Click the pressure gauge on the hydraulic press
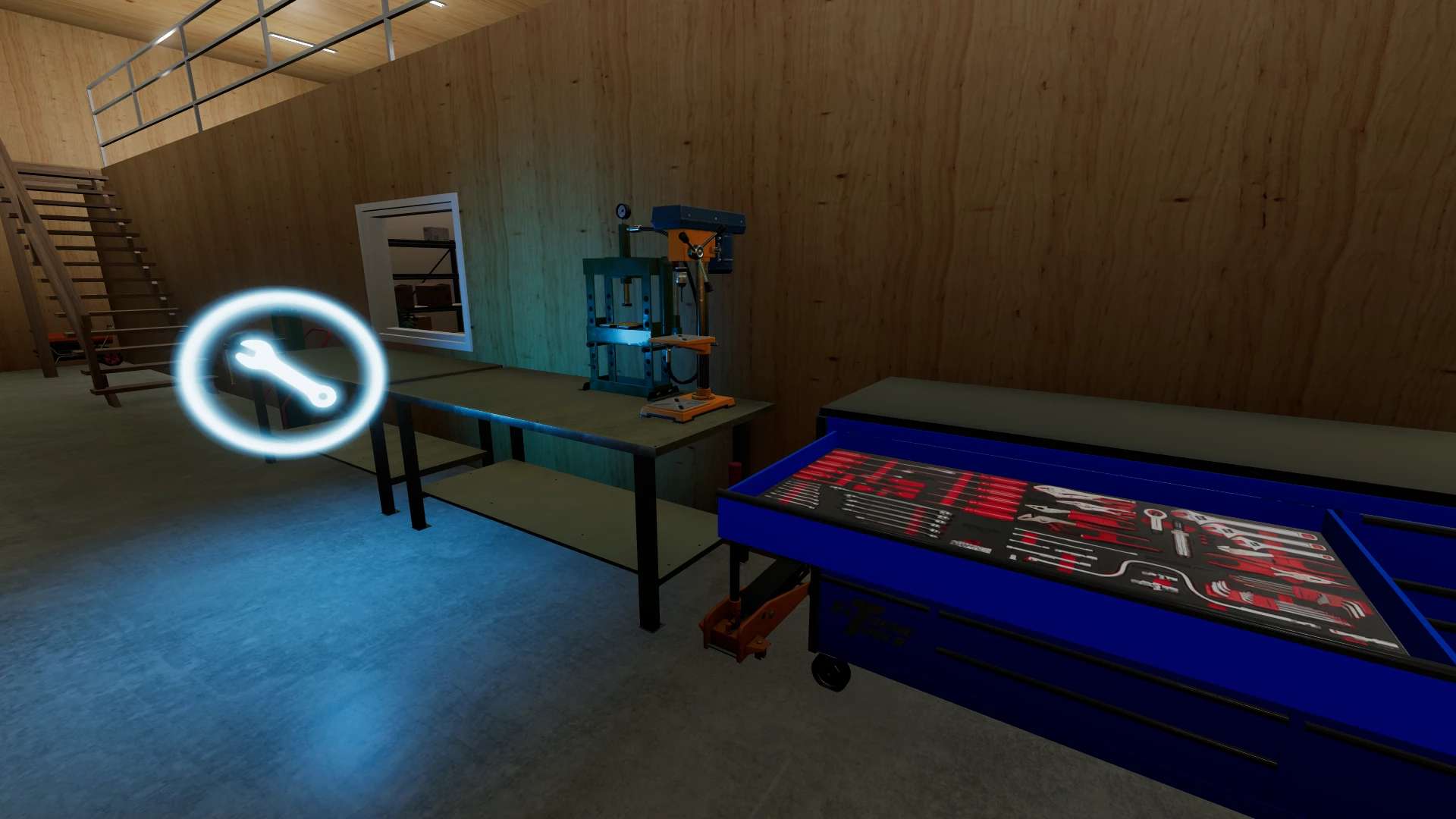 (622, 212)
